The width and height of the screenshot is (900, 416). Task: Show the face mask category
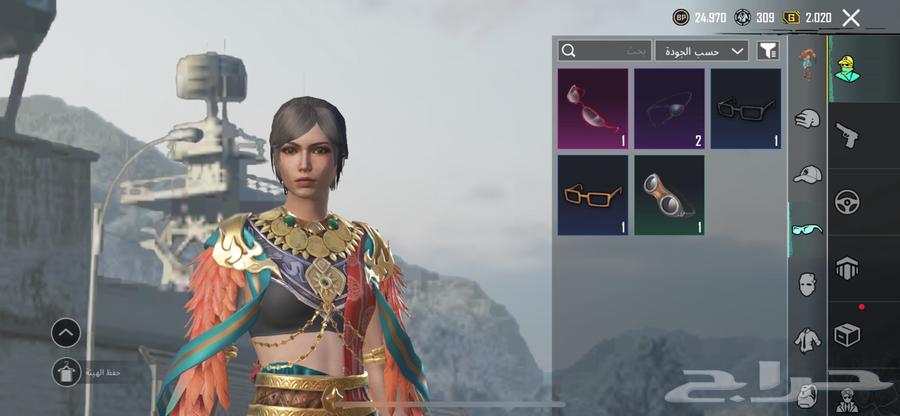click(807, 284)
